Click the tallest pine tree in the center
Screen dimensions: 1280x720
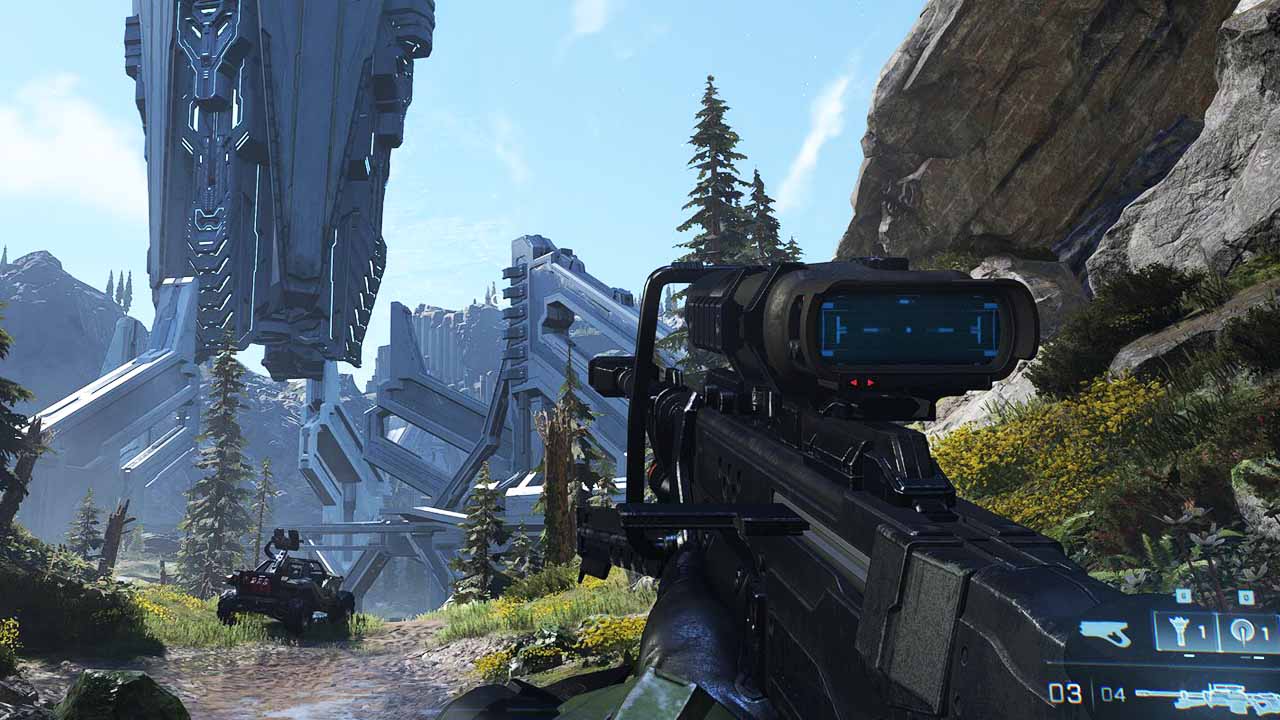(710, 170)
